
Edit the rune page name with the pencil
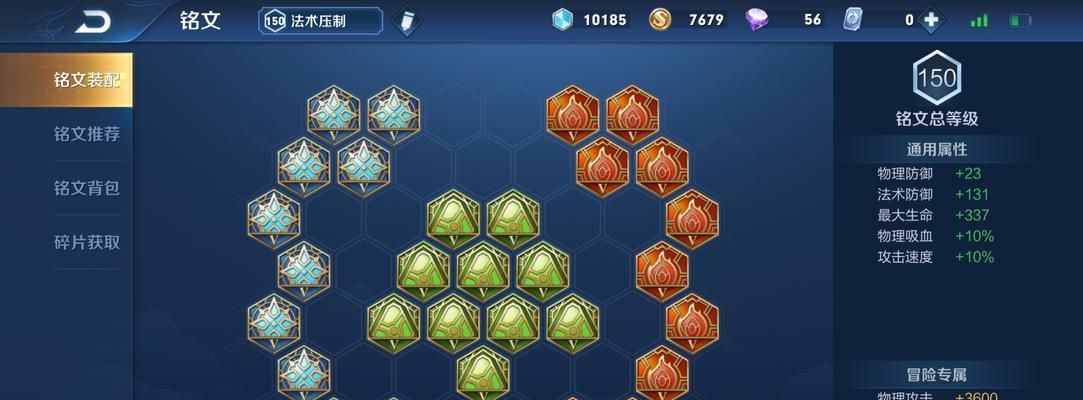tap(406, 21)
